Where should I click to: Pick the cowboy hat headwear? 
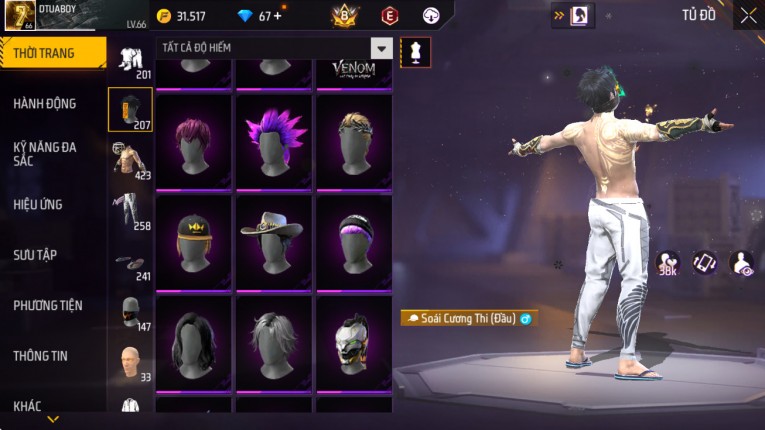[273, 241]
